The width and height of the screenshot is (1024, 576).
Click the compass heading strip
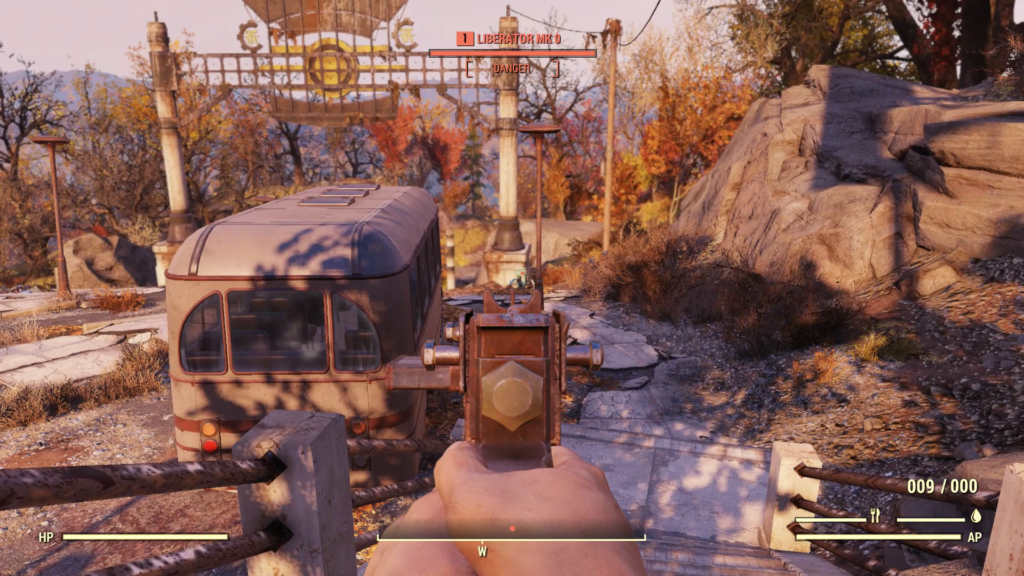[511, 540]
